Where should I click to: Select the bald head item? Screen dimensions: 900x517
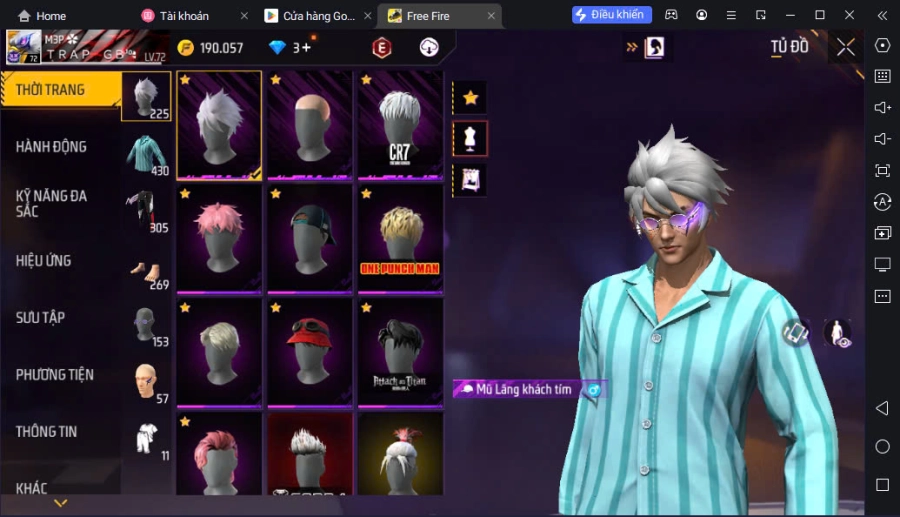[x=309, y=124]
